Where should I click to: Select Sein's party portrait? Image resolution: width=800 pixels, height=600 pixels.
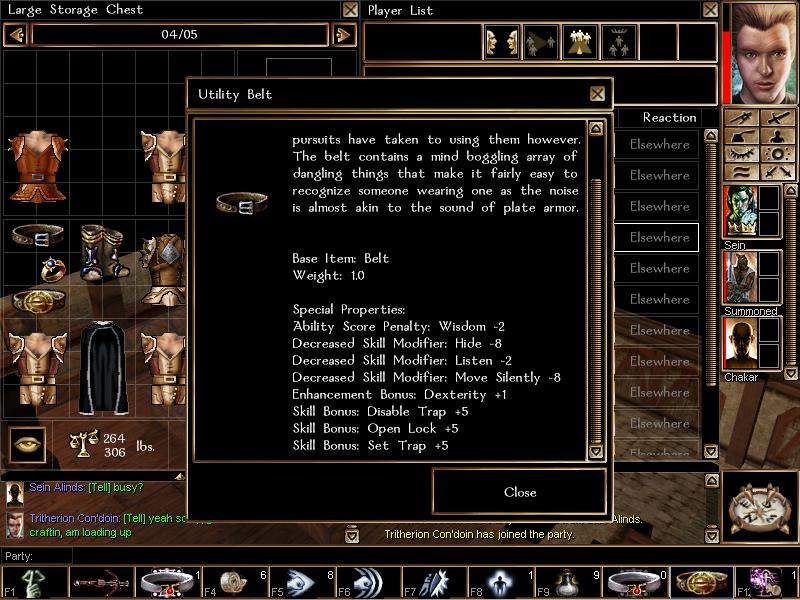tap(740, 213)
